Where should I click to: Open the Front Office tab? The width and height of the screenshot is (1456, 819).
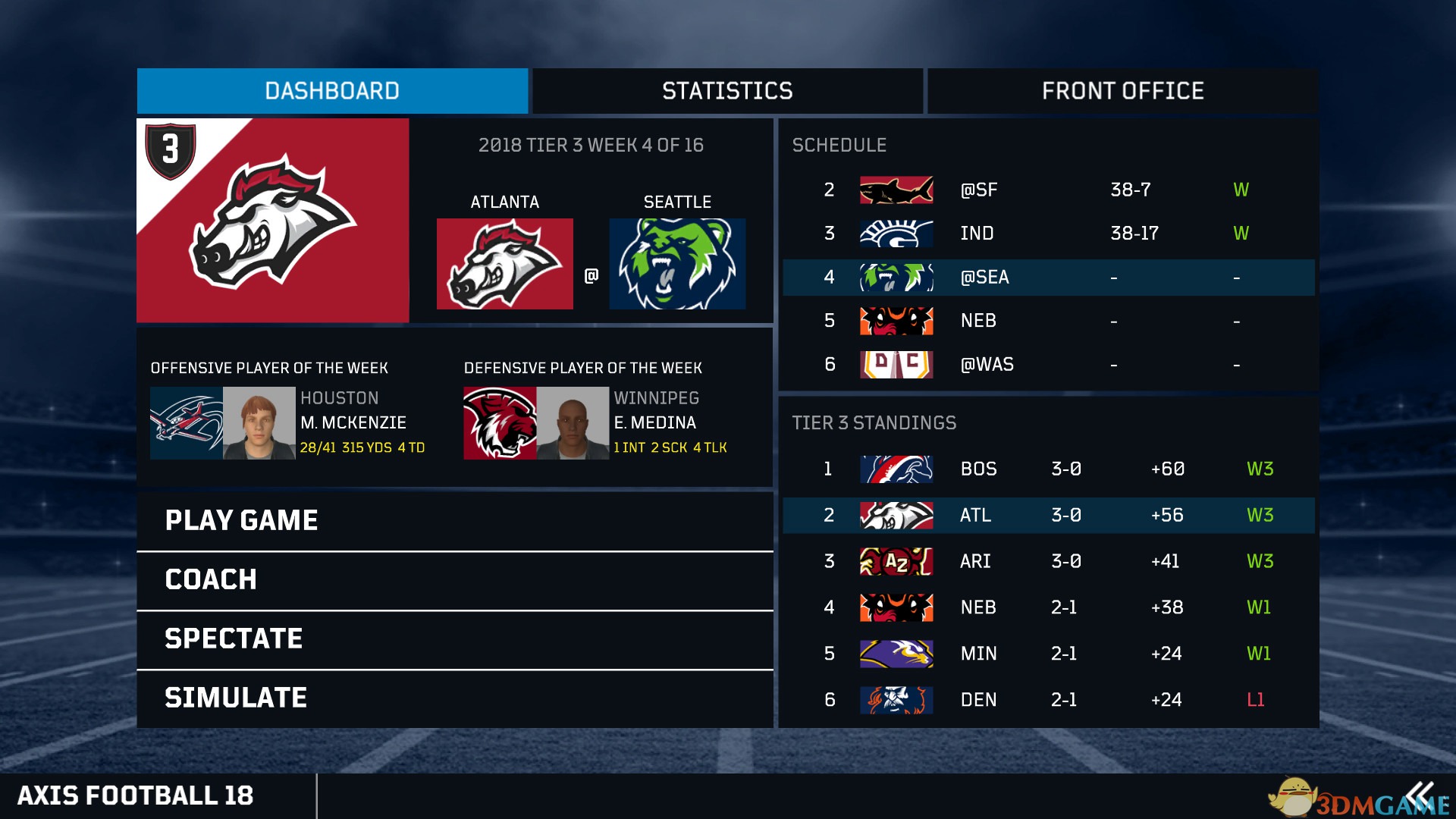coord(1122,91)
